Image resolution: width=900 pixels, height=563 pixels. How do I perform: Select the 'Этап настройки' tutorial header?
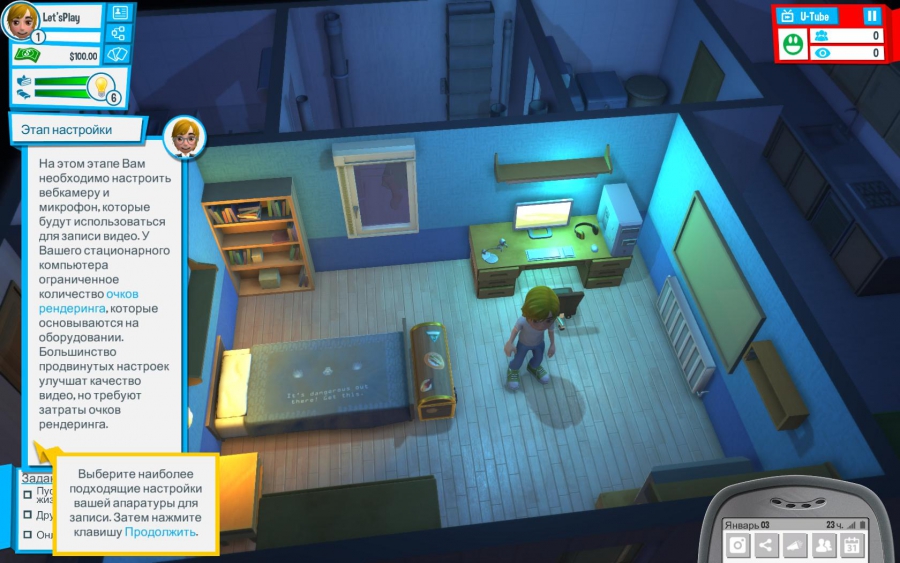[x=67, y=130]
